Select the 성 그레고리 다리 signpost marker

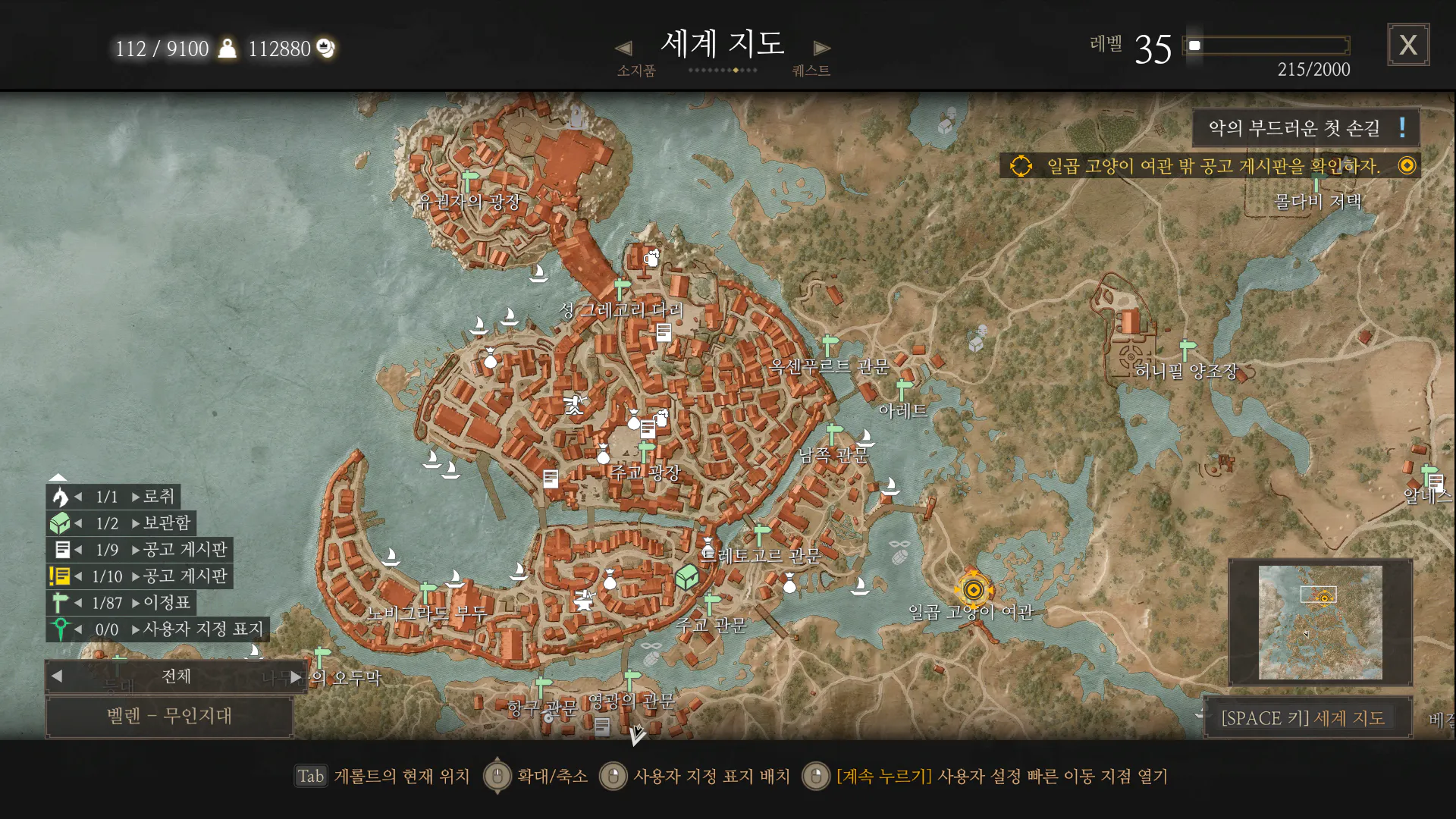622,289
